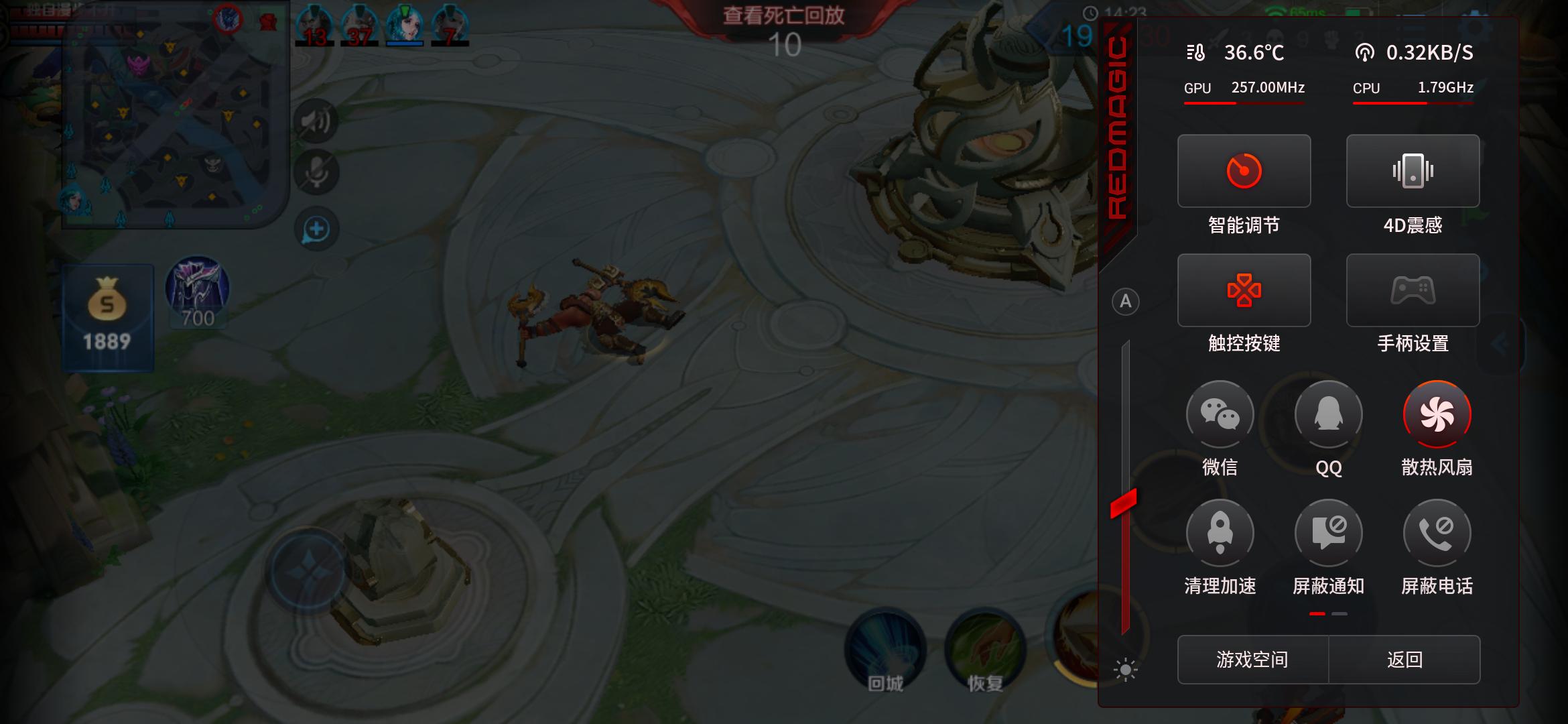Toggle the 4D震感 vibration tile
Image resolution: width=1568 pixels, height=724 pixels.
click(1413, 171)
